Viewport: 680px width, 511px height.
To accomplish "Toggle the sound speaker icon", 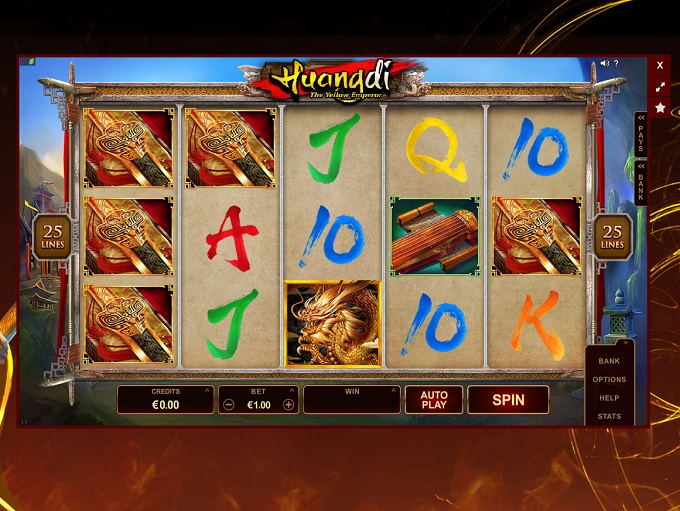I will 604,64.
